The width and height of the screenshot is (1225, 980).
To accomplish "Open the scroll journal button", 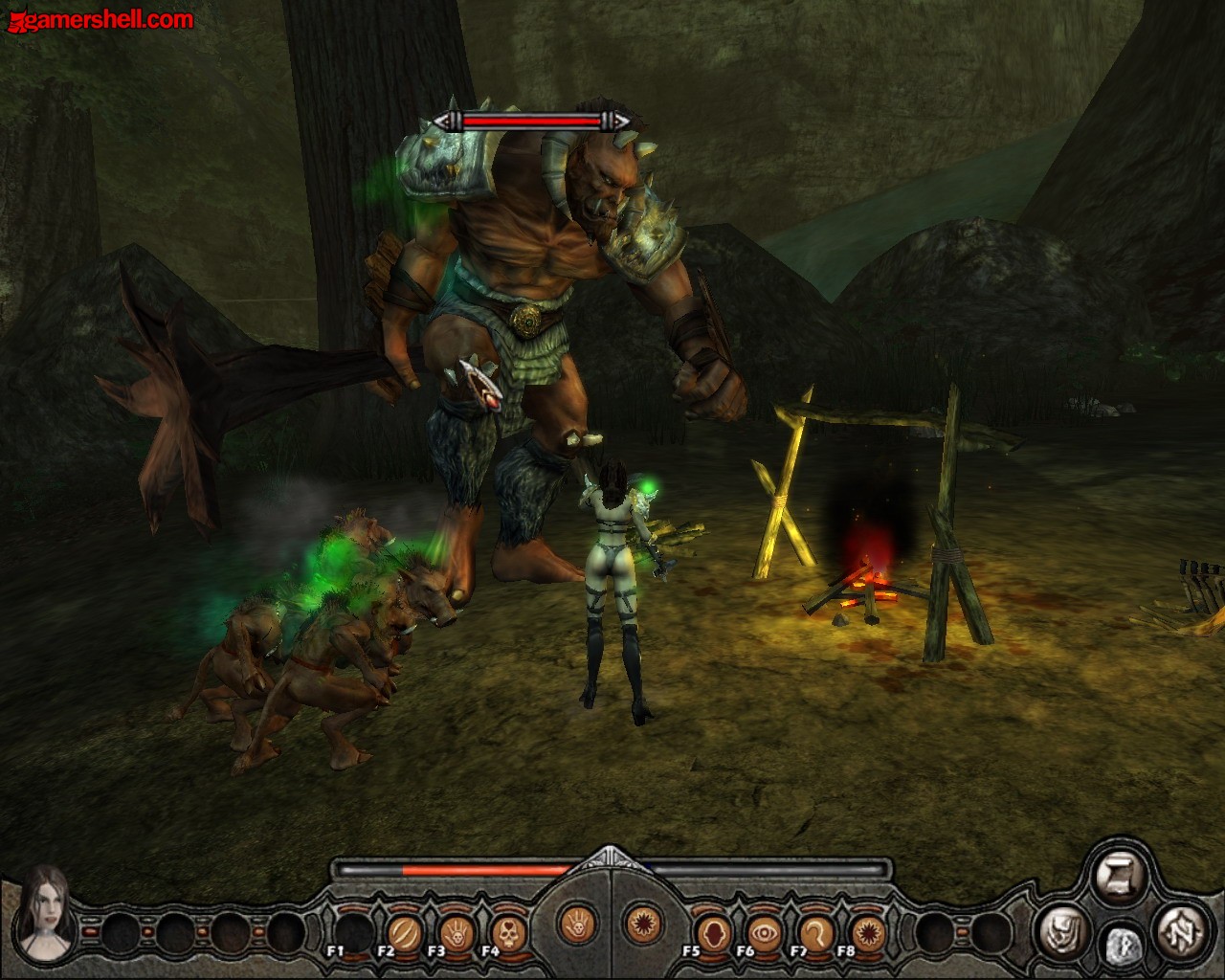I will (1121, 879).
